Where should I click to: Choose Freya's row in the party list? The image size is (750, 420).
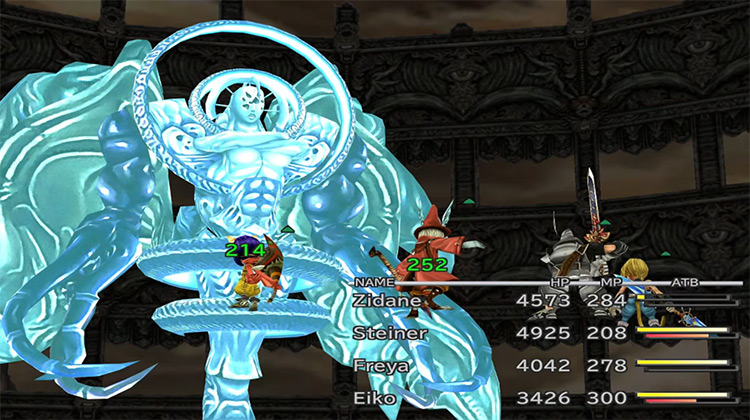[380, 367]
